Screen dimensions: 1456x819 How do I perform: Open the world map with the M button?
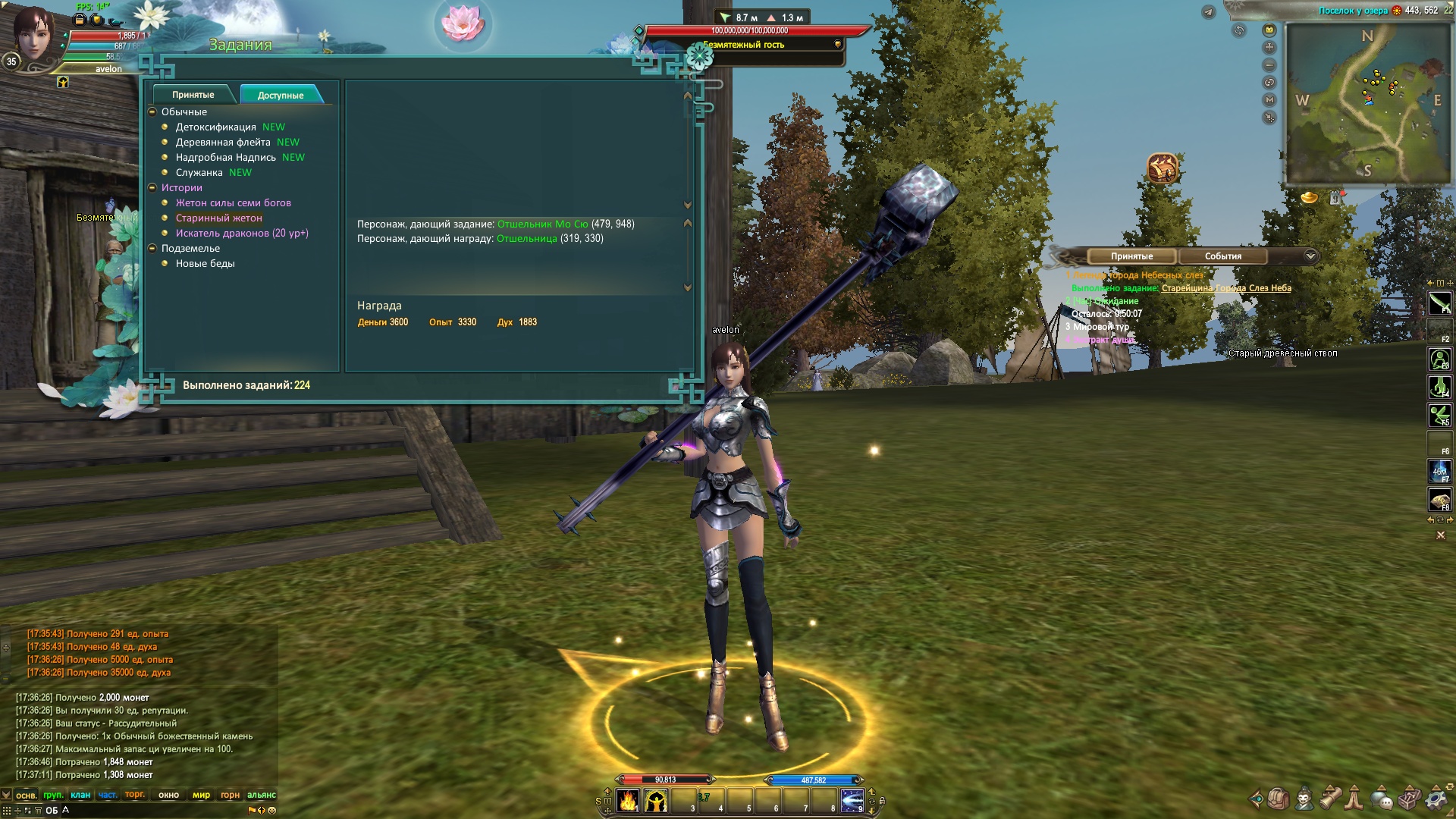click(x=1269, y=100)
